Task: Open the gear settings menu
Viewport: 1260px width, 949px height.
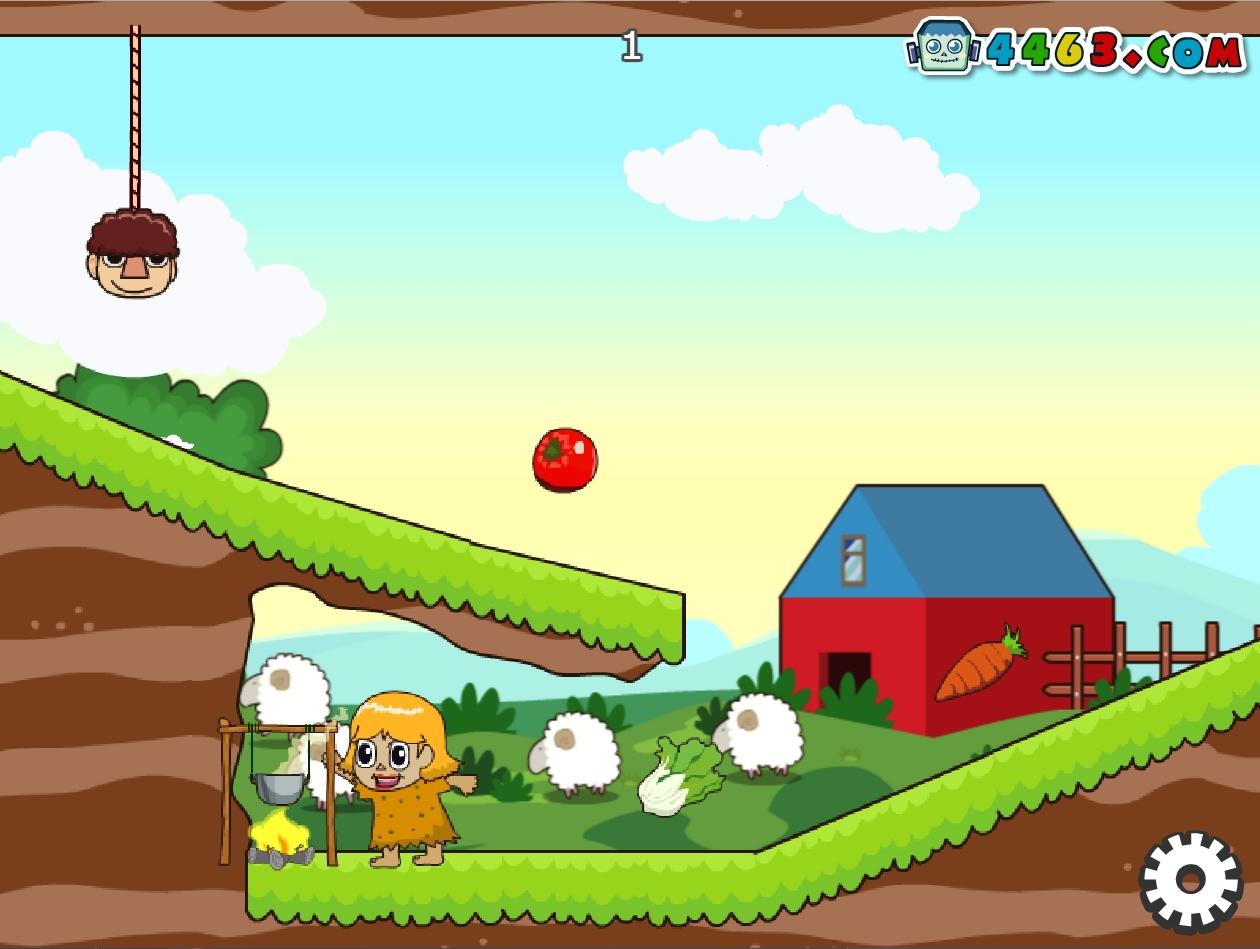Action: tap(1190, 881)
